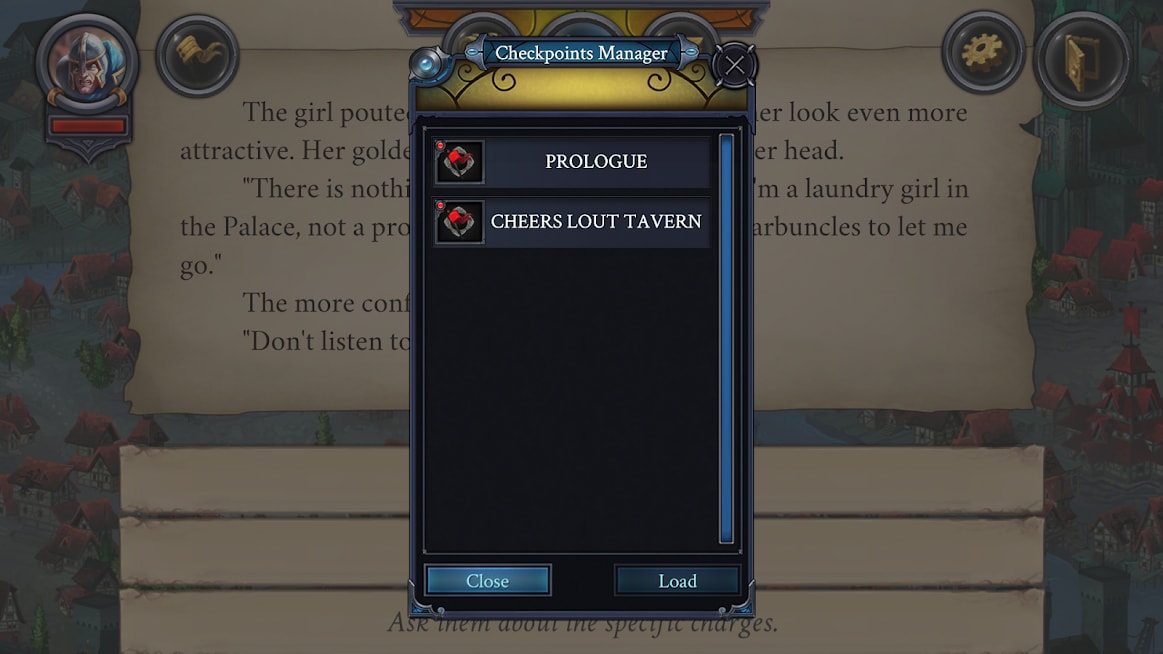Open the scroll journal icon
Viewport: 1163px width, 654px height.
pyautogui.click(x=197, y=55)
